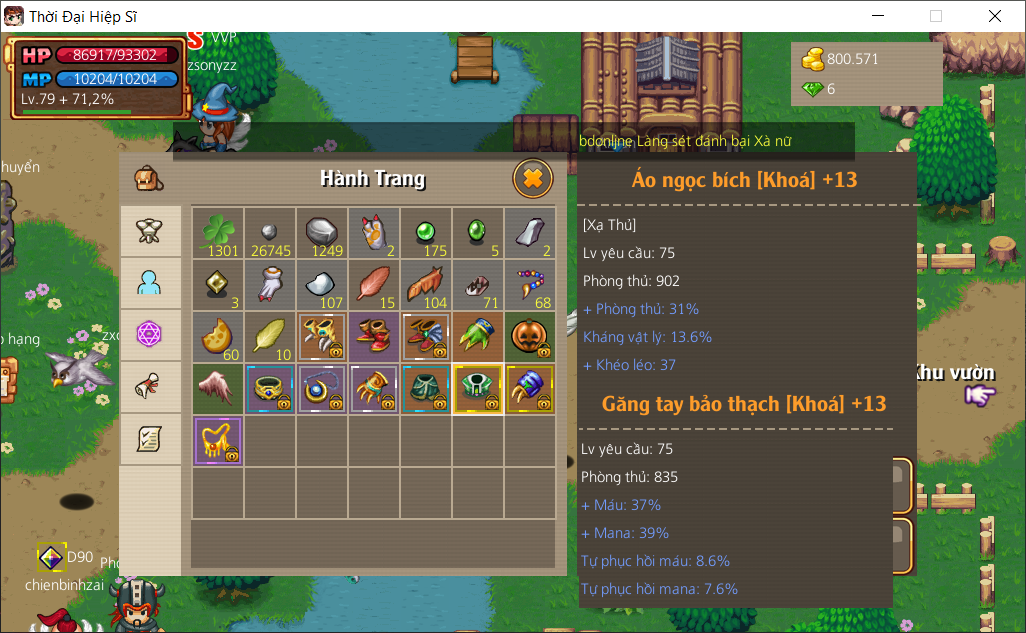Select the green trousers equipment slot

click(x=425, y=388)
